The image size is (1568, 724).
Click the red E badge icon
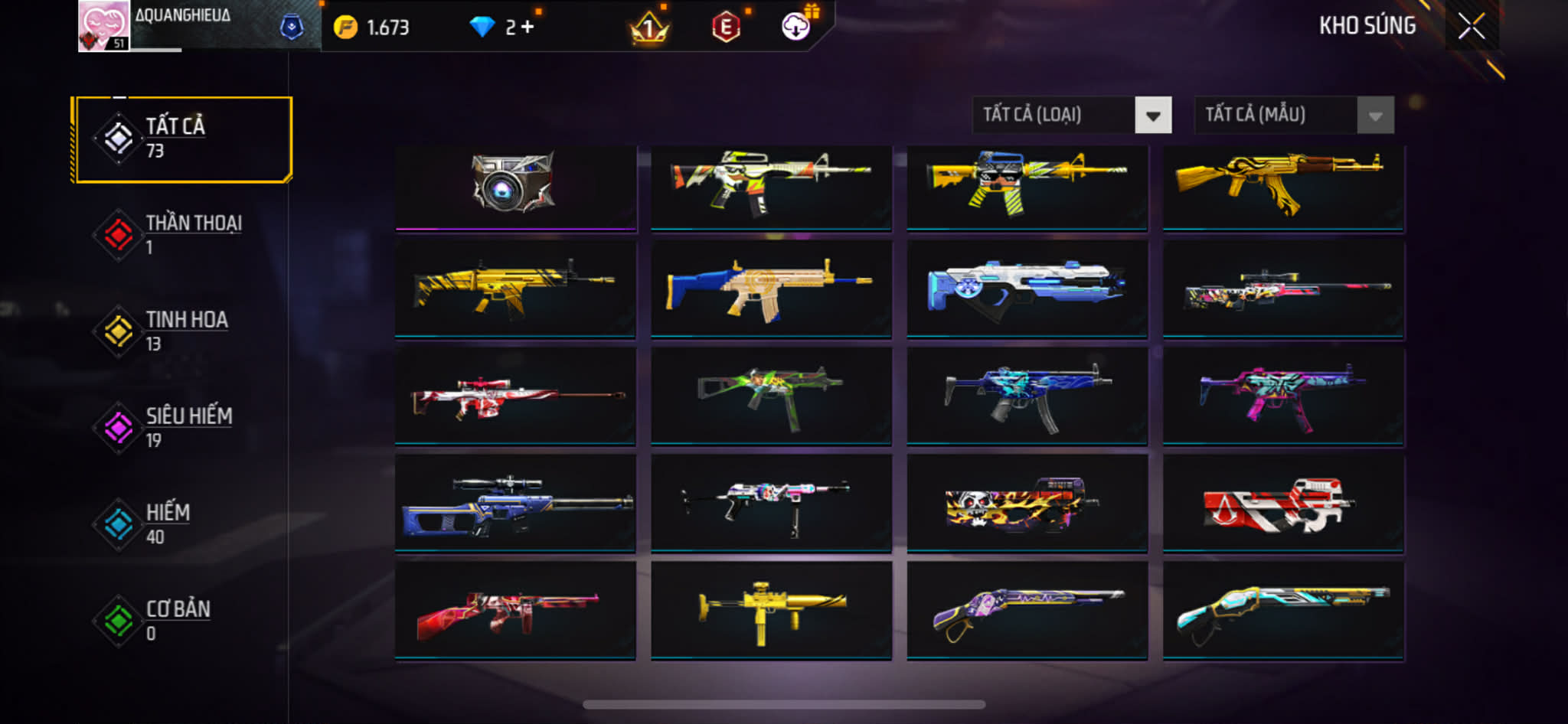725,28
